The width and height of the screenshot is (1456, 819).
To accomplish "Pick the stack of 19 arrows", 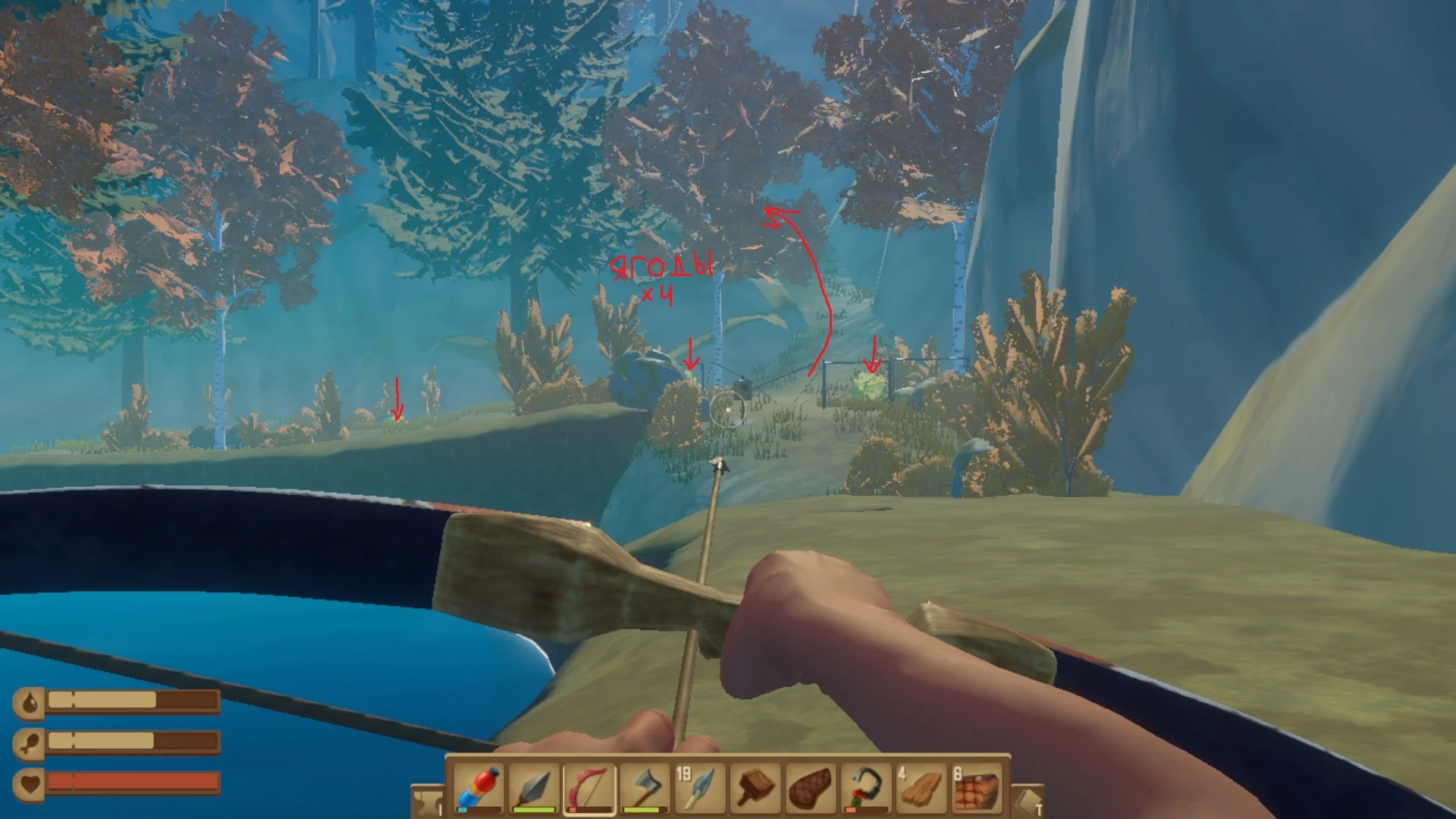I will coord(700,788).
